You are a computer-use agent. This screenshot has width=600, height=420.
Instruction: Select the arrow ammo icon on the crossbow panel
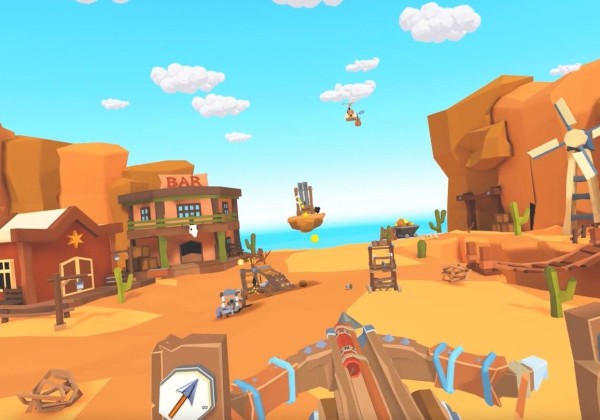tap(187, 393)
